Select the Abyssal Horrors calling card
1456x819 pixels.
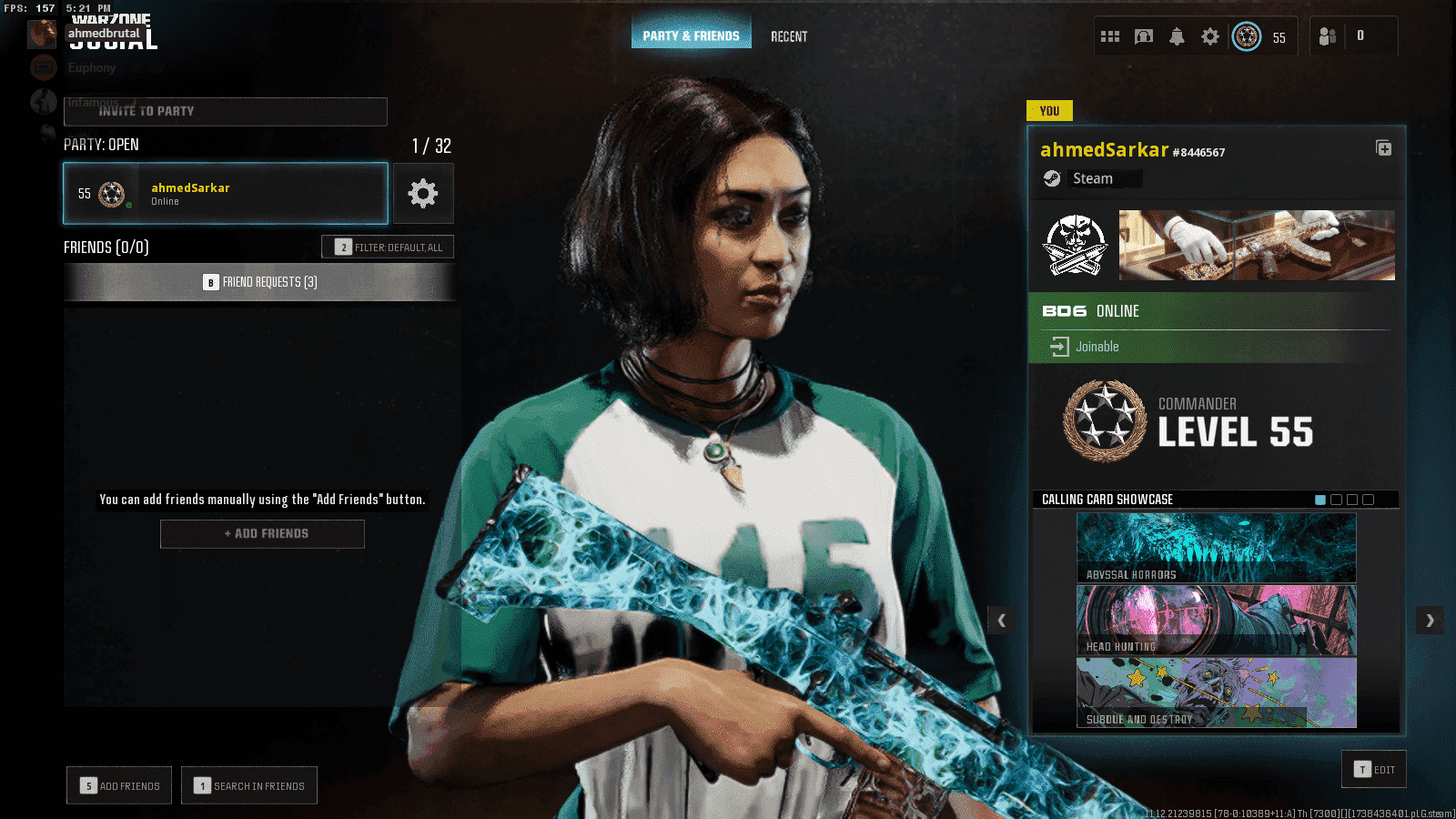[1216, 548]
